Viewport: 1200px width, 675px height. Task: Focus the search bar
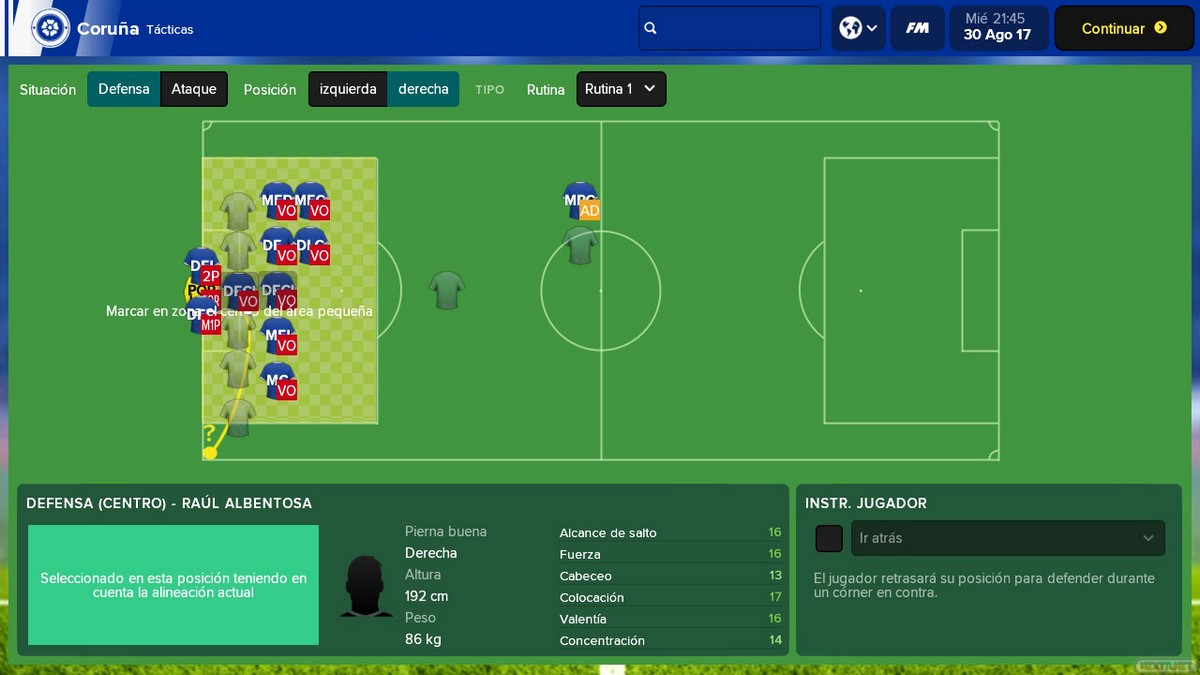point(730,29)
